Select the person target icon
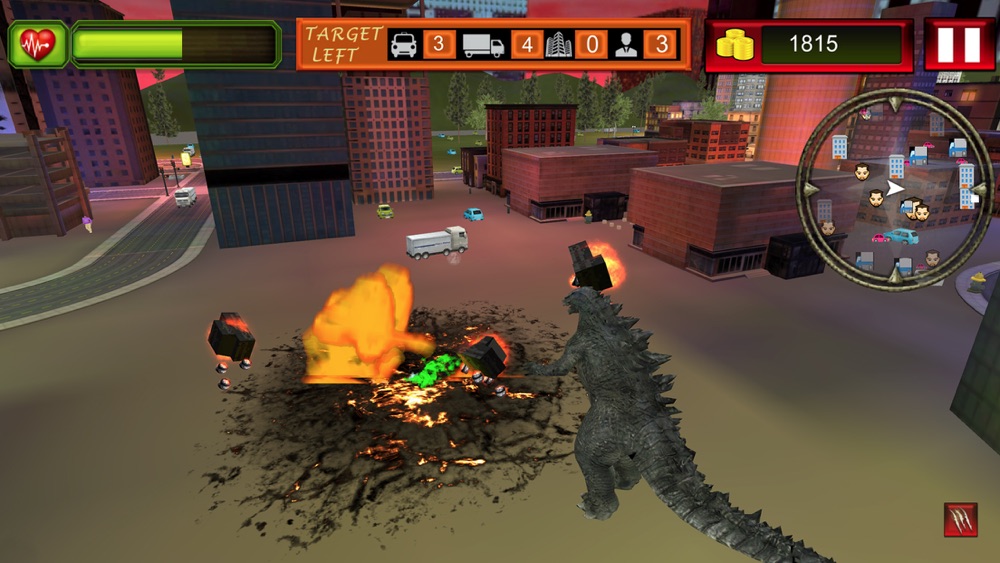The height and width of the screenshot is (563, 1000). (x=627, y=45)
